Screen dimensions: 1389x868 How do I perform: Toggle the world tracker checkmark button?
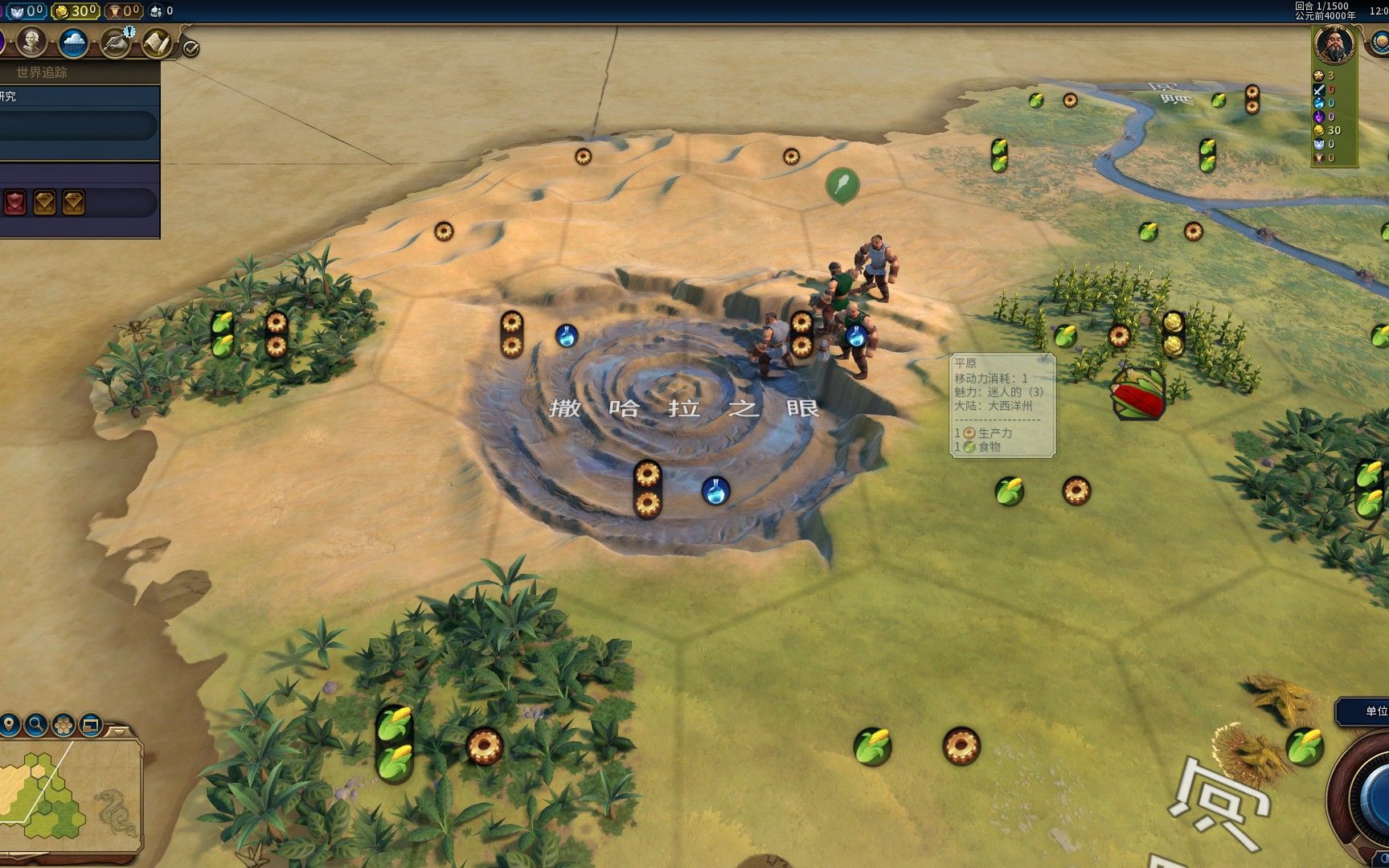tap(191, 49)
